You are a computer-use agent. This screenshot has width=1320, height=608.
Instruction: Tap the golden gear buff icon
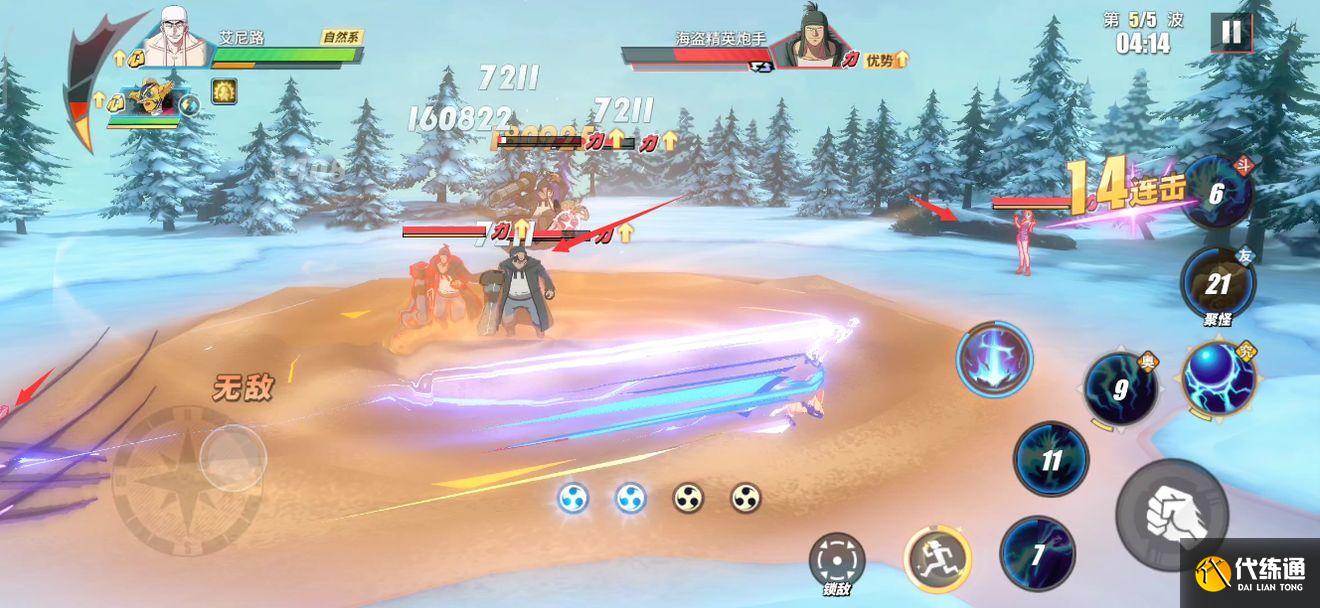tap(224, 92)
